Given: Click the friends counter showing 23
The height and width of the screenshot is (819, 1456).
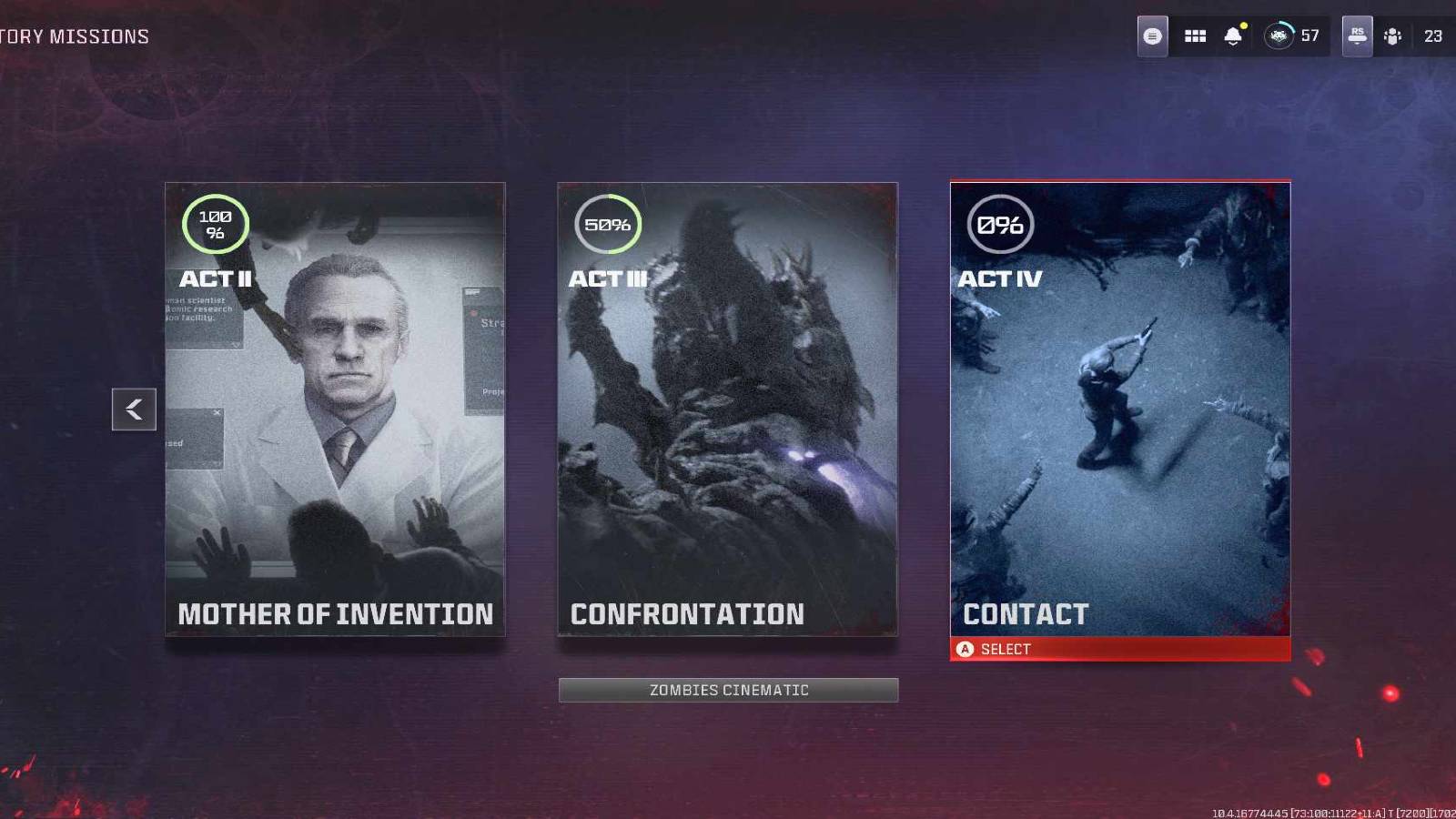Looking at the screenshot, I should click(1432, 35).
